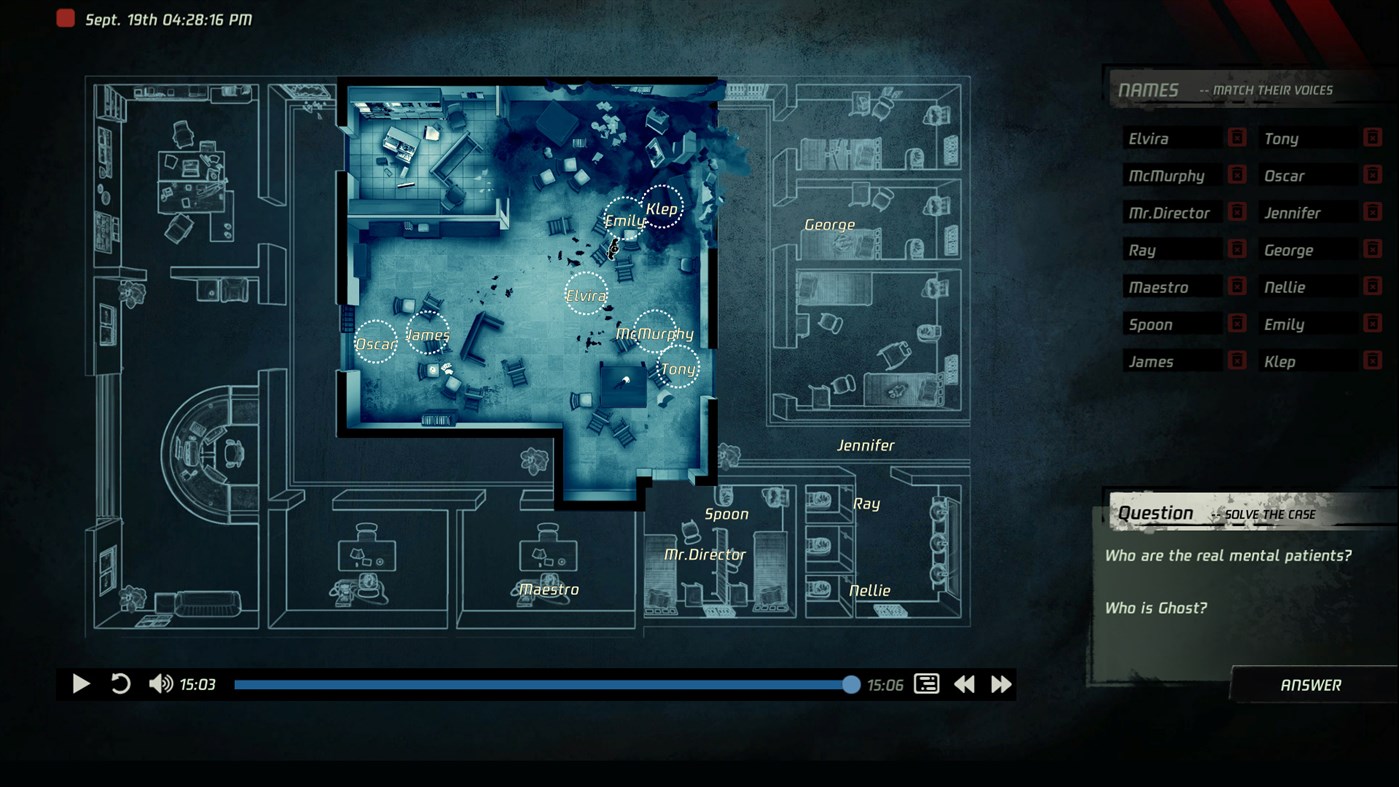Viewport: 1399px width, 787px height.
Task: Select McMurphy's character circle on the map
Action: (x=654, y=333)
